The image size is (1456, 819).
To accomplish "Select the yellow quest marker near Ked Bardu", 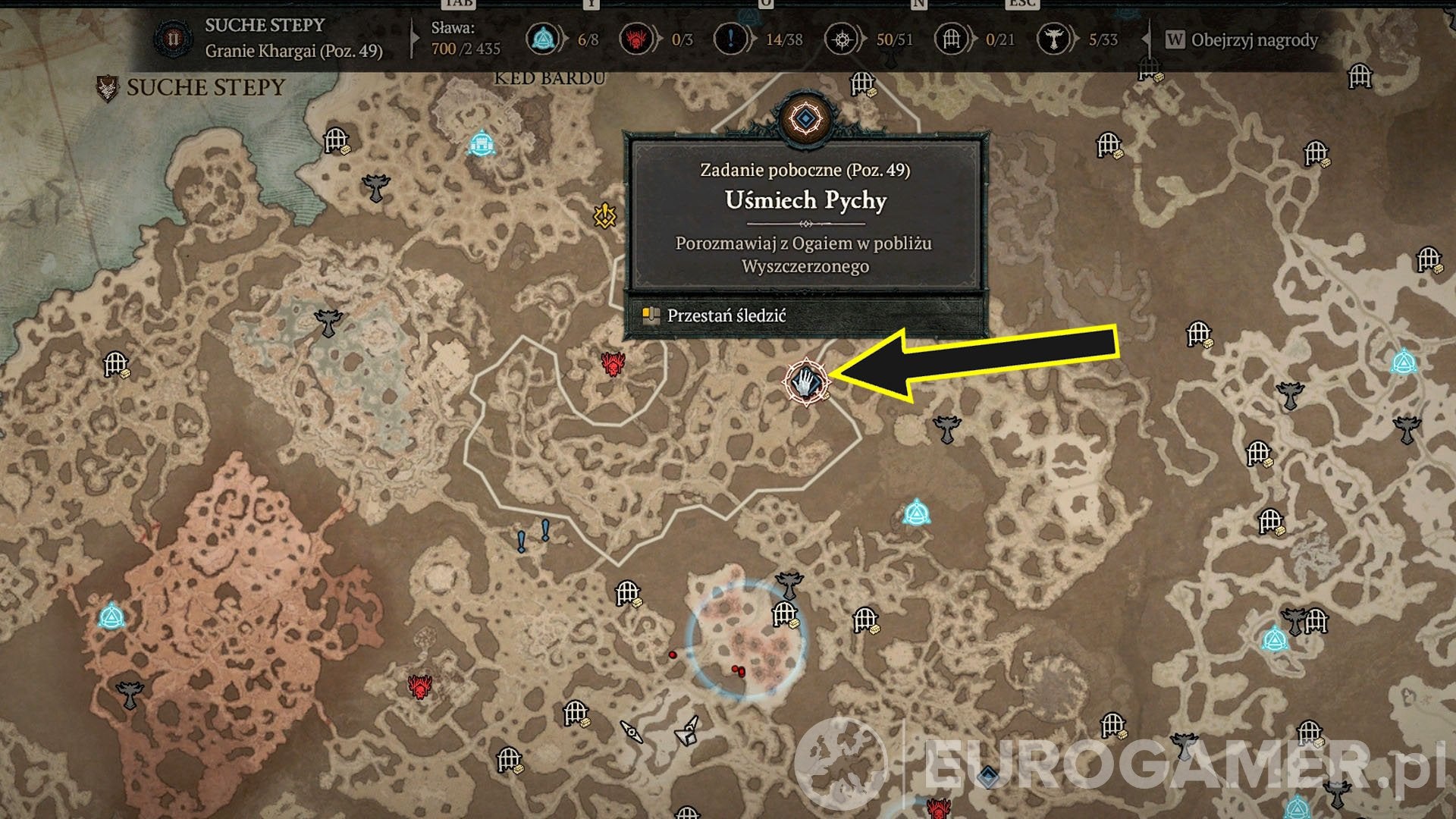I will coord(604,216).
